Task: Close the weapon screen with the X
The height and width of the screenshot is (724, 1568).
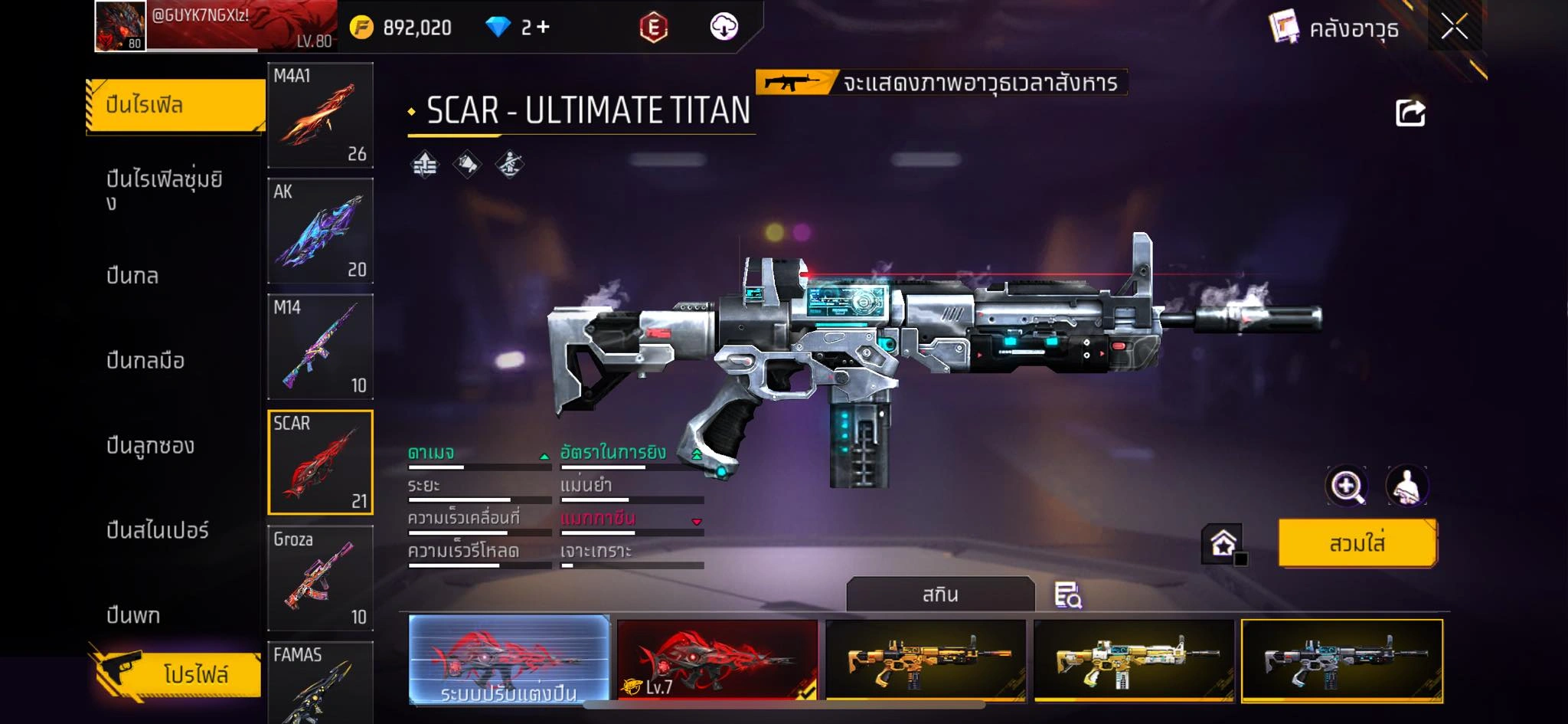Action: click(x=1454, y=27)
